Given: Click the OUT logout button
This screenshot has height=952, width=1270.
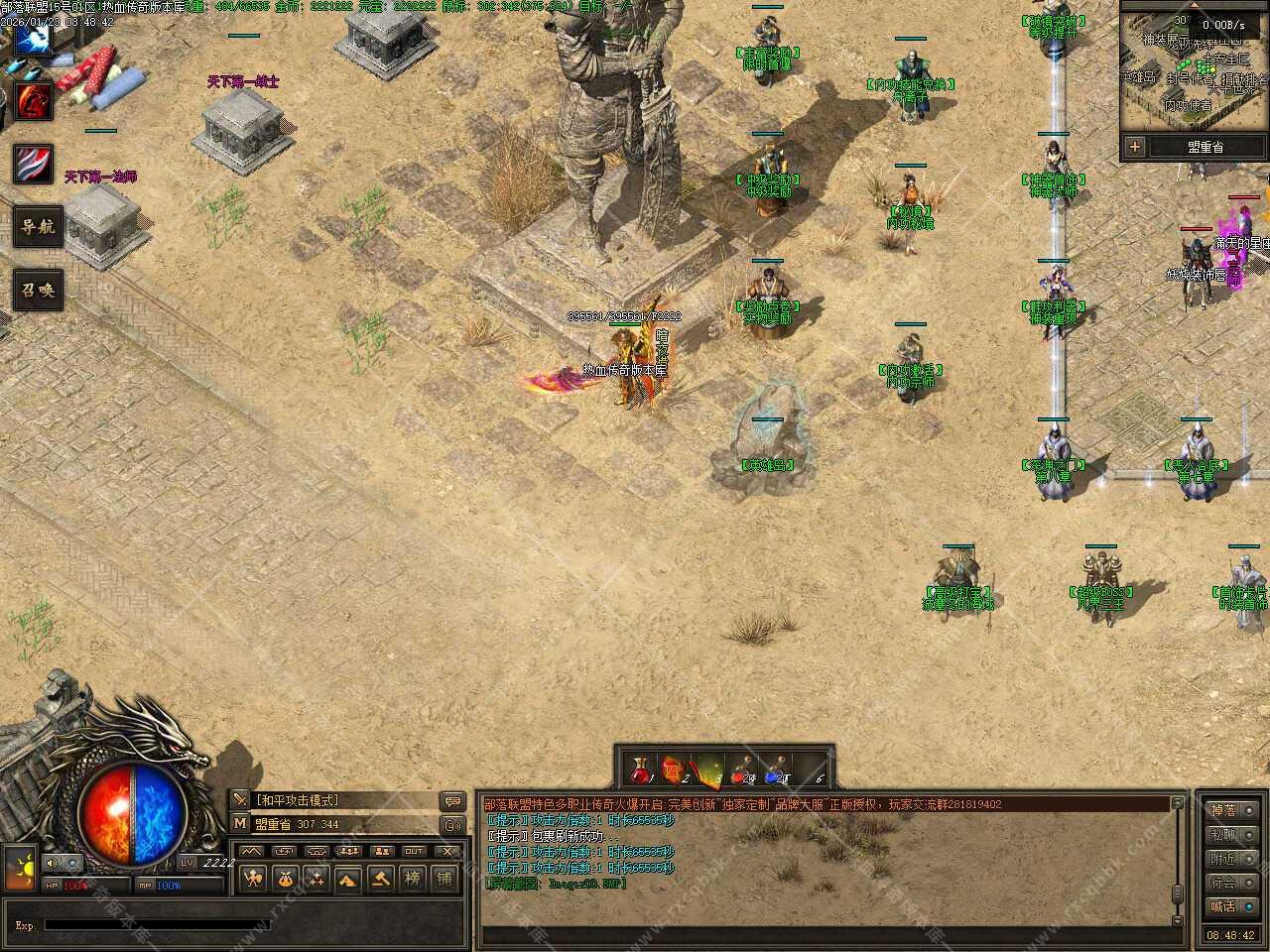Looking at the screenshot, I should tap(414, 851).
